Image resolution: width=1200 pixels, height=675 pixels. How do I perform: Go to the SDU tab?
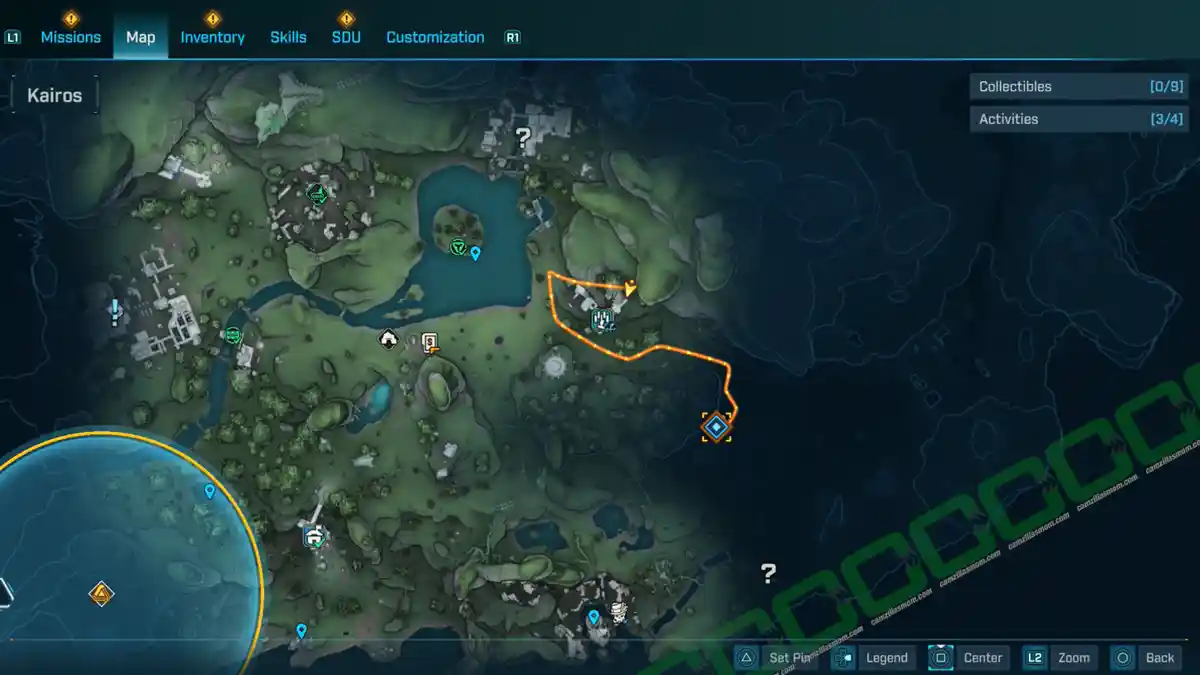(x=346, y=37)
